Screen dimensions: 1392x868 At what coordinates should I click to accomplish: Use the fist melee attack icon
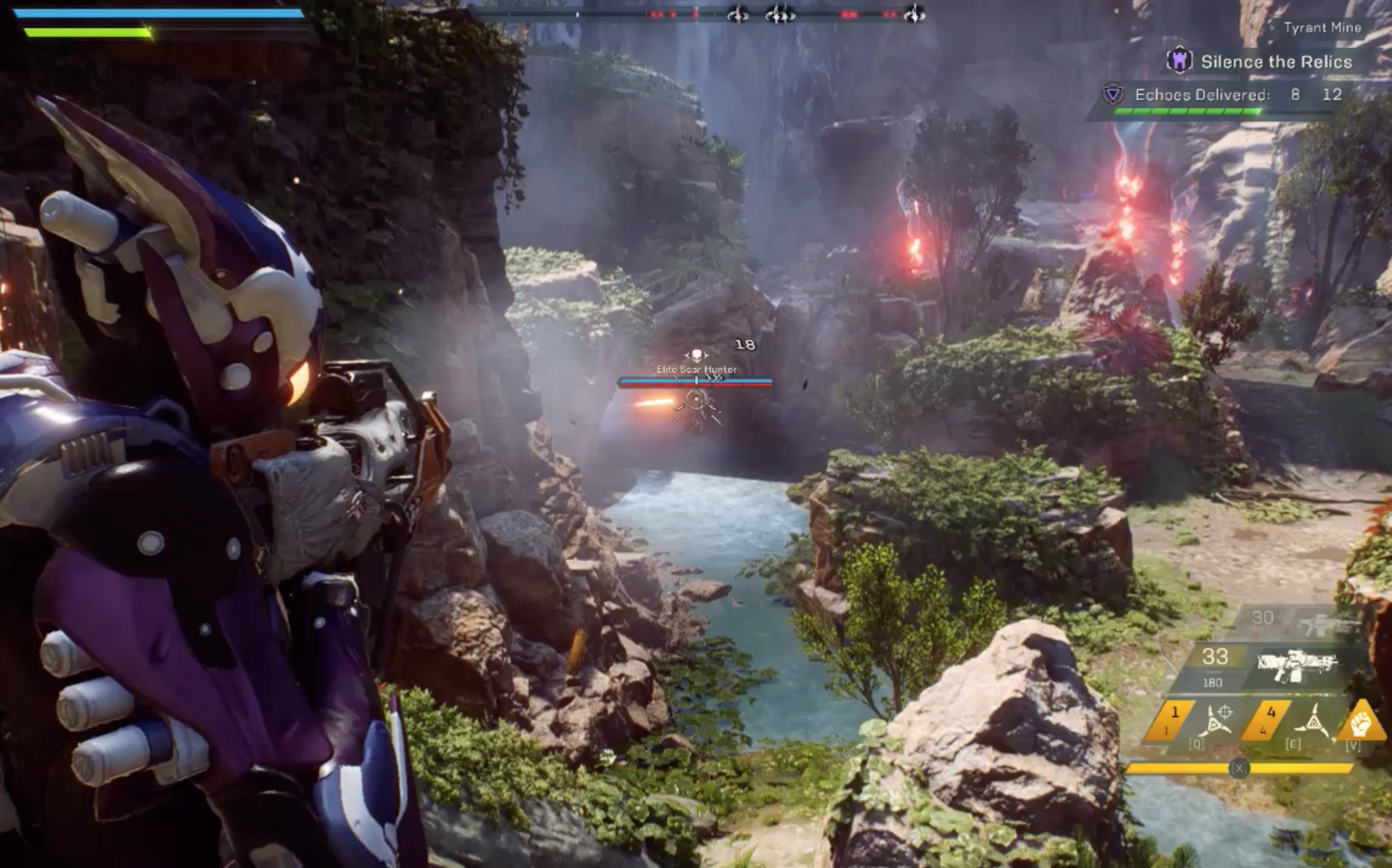point(1361,724)
